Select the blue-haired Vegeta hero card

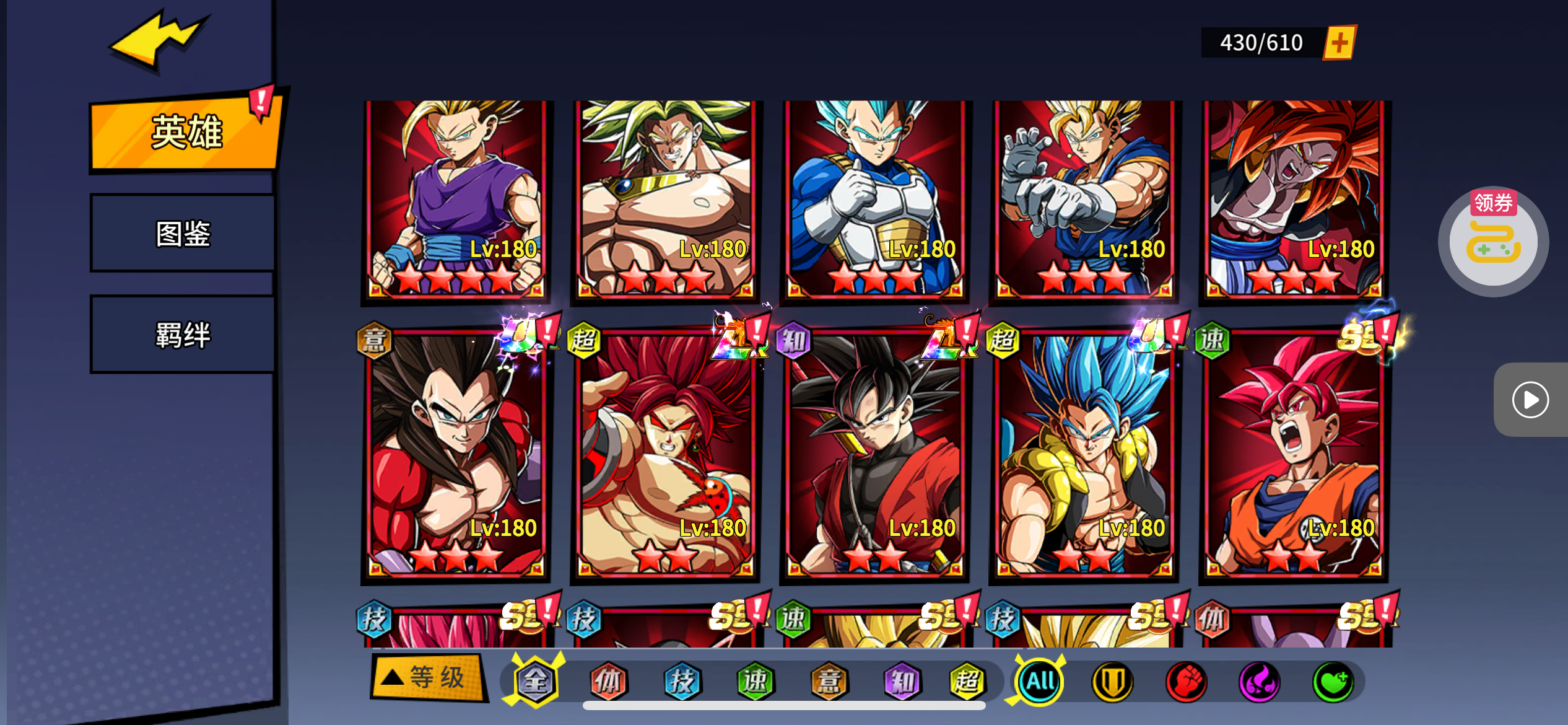tap(874, 198)
